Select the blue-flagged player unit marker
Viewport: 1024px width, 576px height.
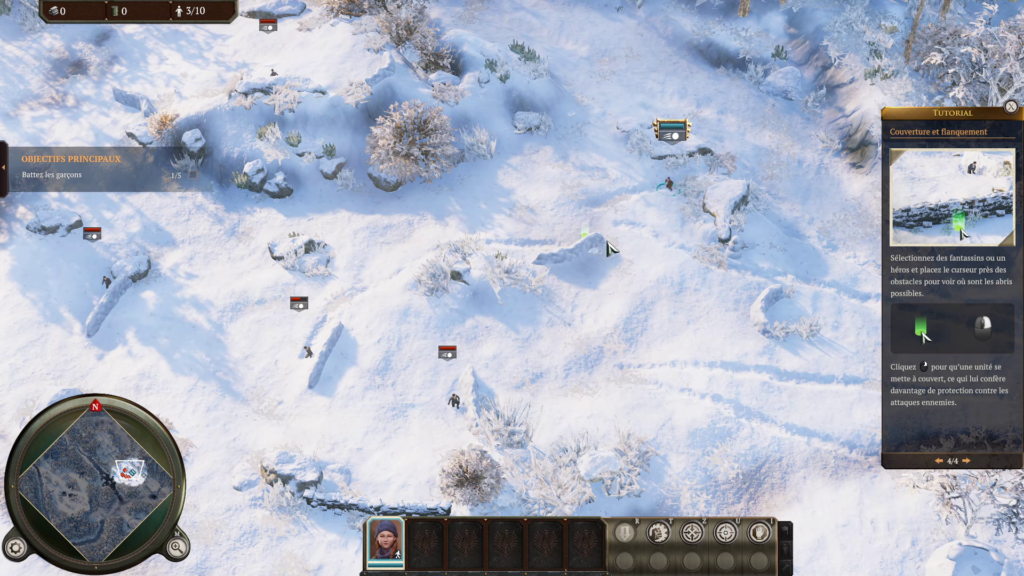pyautogui.click(x=672, y=130)
